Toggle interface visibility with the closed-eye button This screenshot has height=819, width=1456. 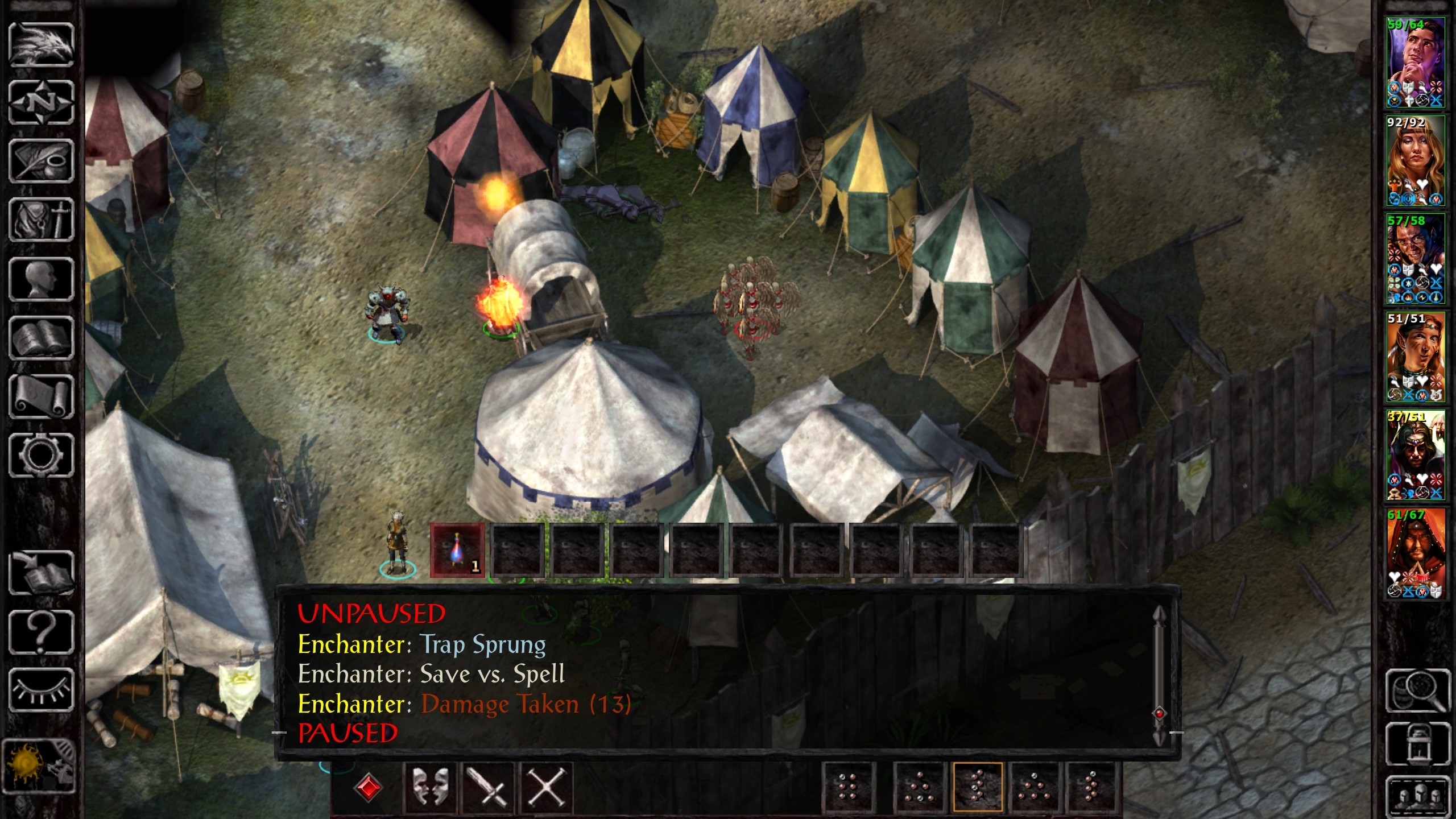pyautogui.click(x=41, y=691)
